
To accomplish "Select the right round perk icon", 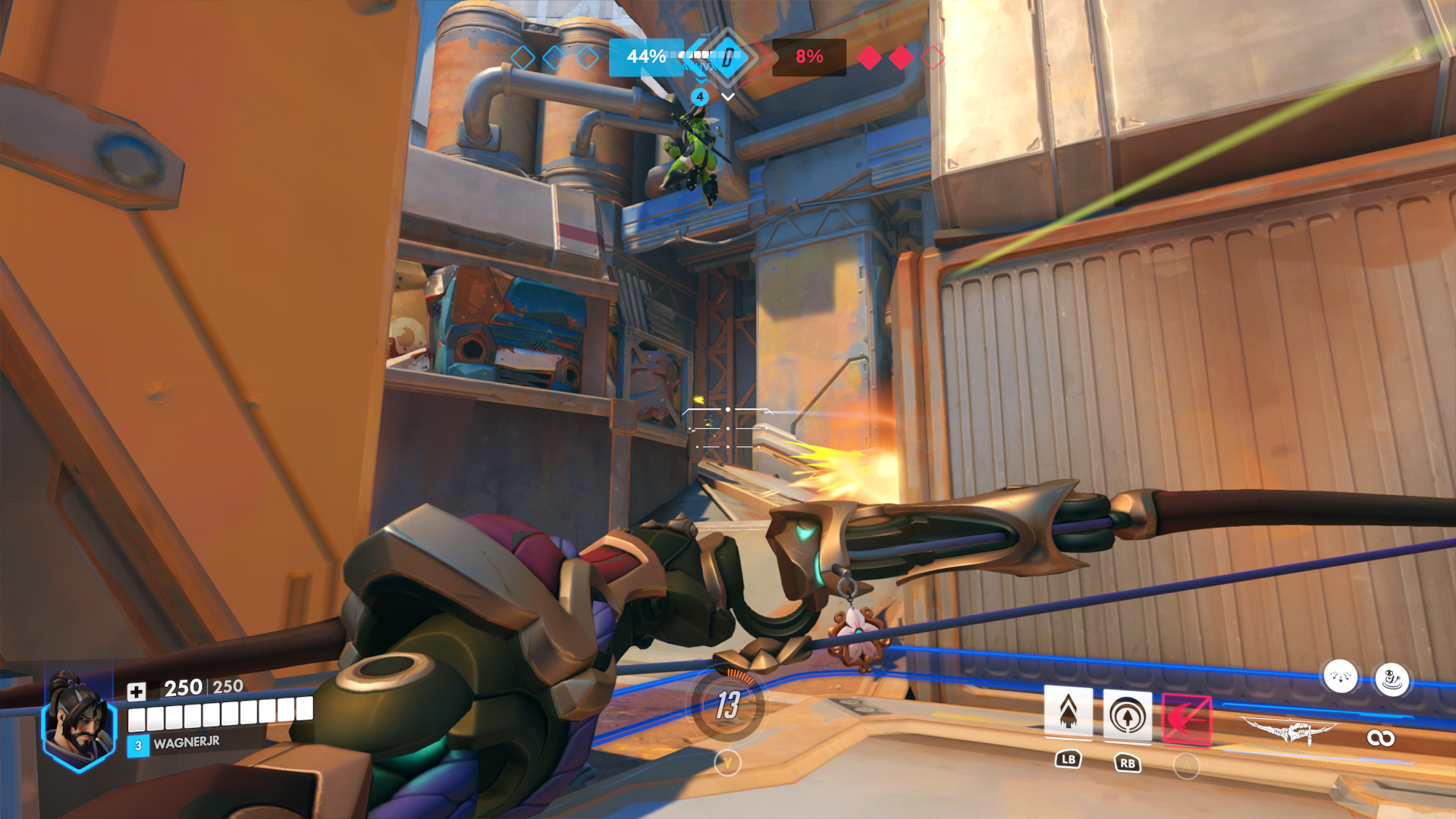I will [1392, 679].
